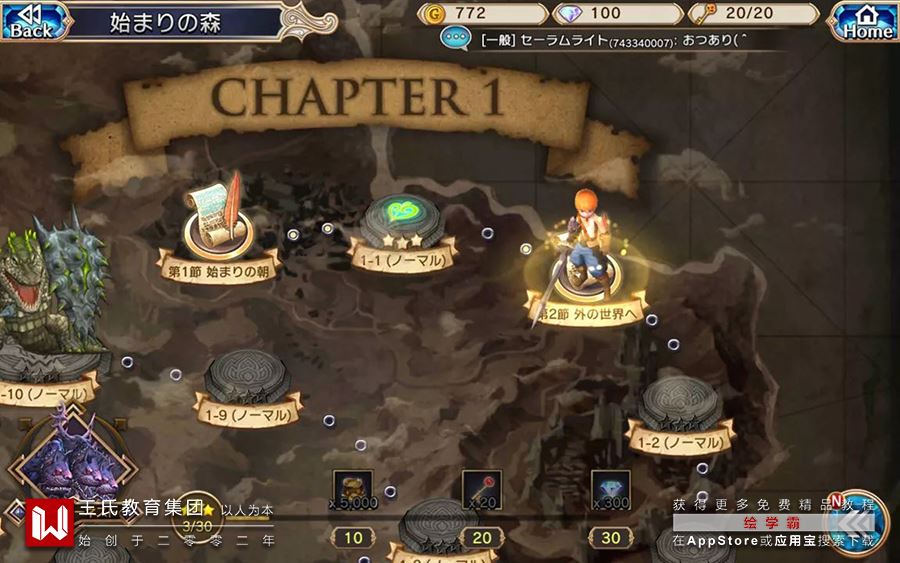This screenshot has width=900, height=563.
Task: Open stage 1-2 (ノーマル)
Action: point(680,409)
